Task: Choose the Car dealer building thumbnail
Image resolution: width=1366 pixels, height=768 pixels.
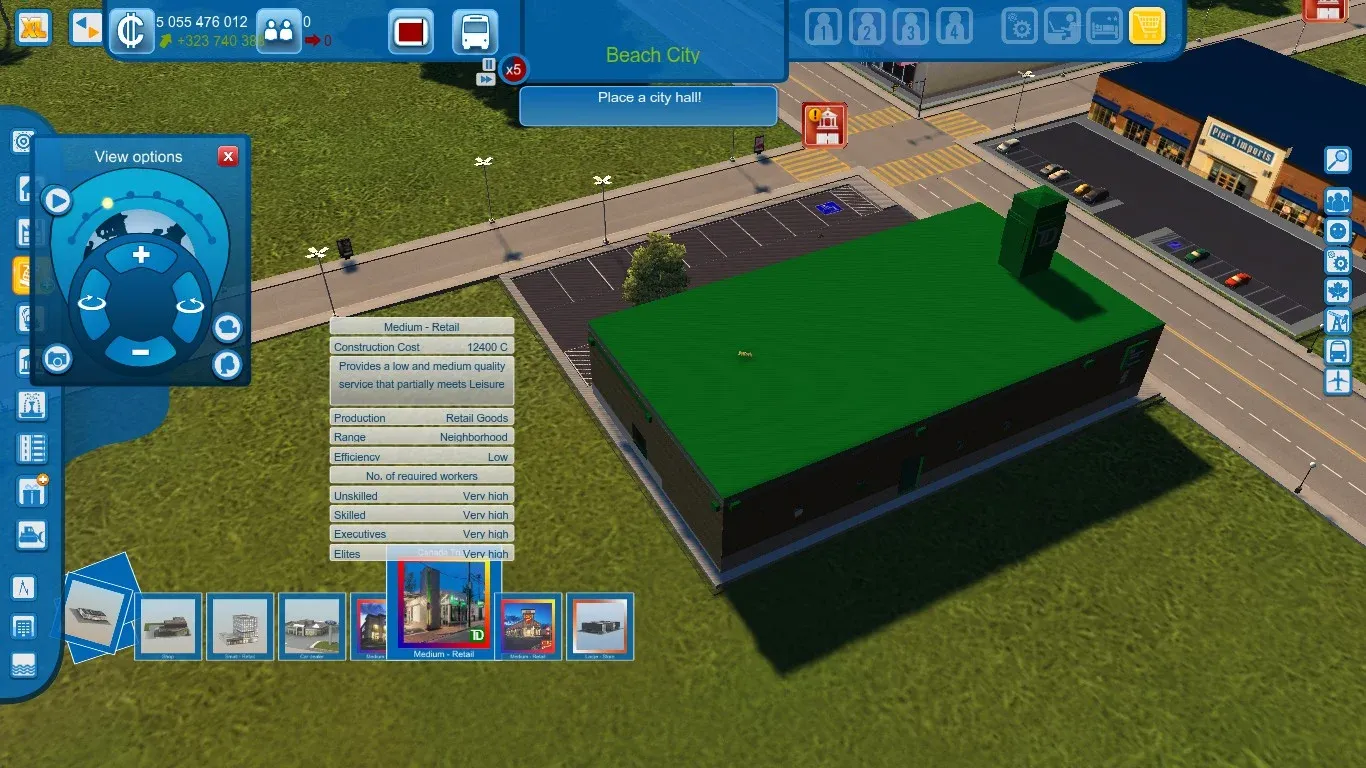Action: tap(312, 627)
